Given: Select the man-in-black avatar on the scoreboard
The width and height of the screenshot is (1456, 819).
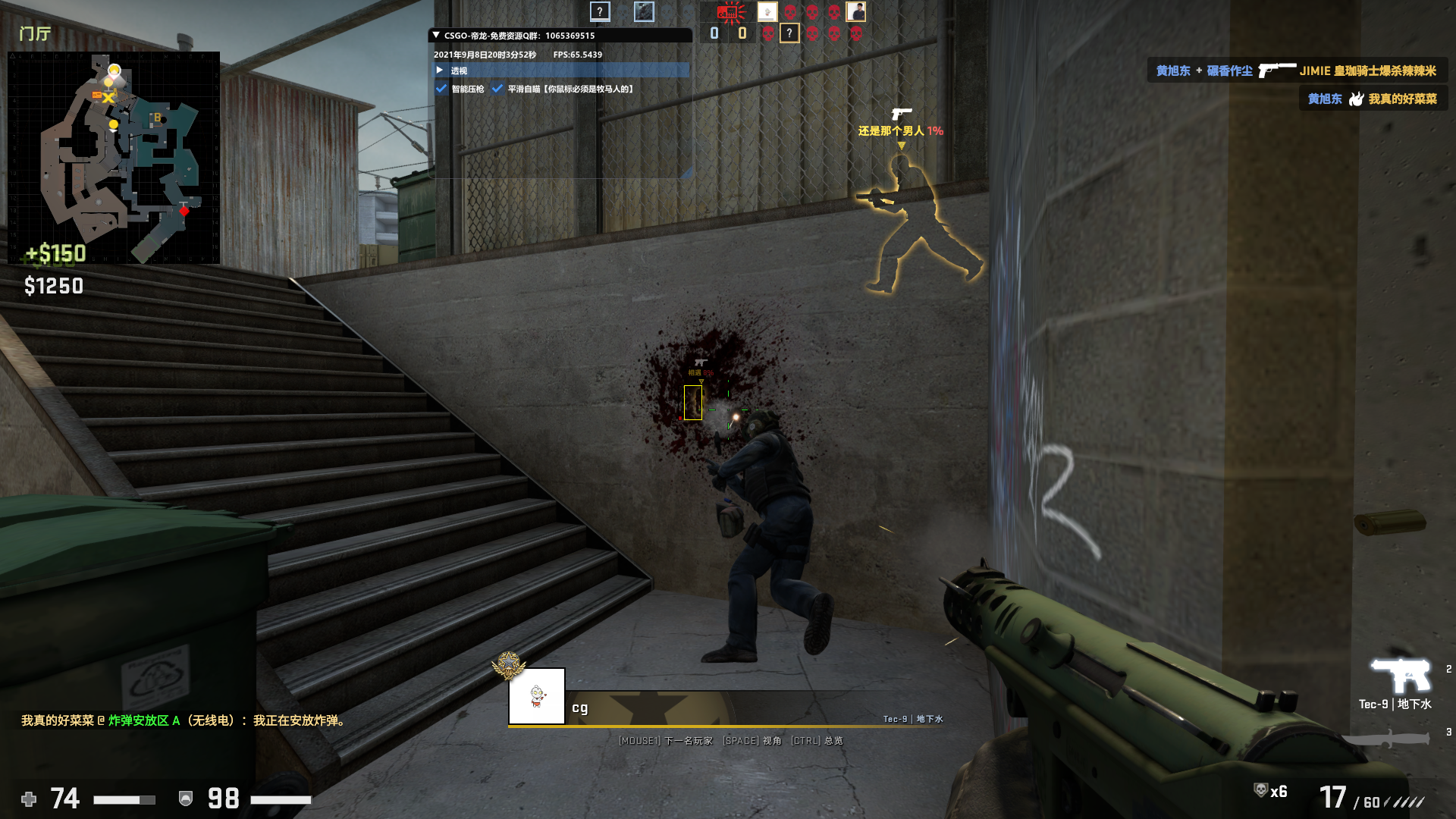Looking at the screenshot, I should point(856,11).
